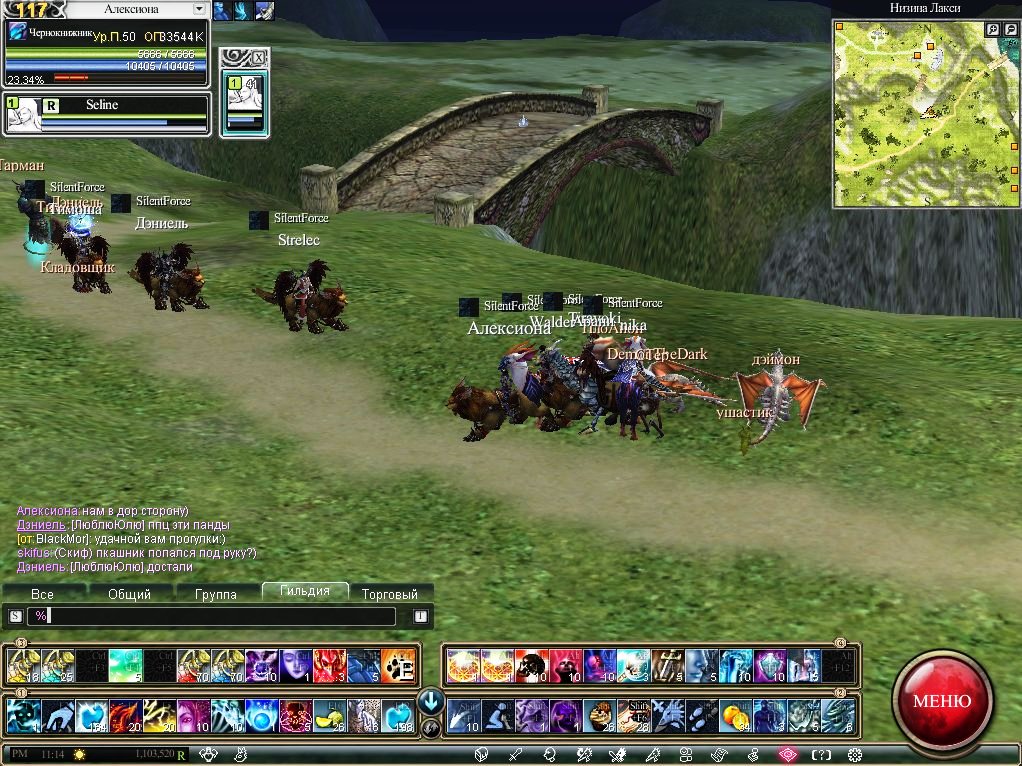Screen dimensions: 1022x766
Task: Activate the blue skull ability
Action: click(x=22, y=715)
